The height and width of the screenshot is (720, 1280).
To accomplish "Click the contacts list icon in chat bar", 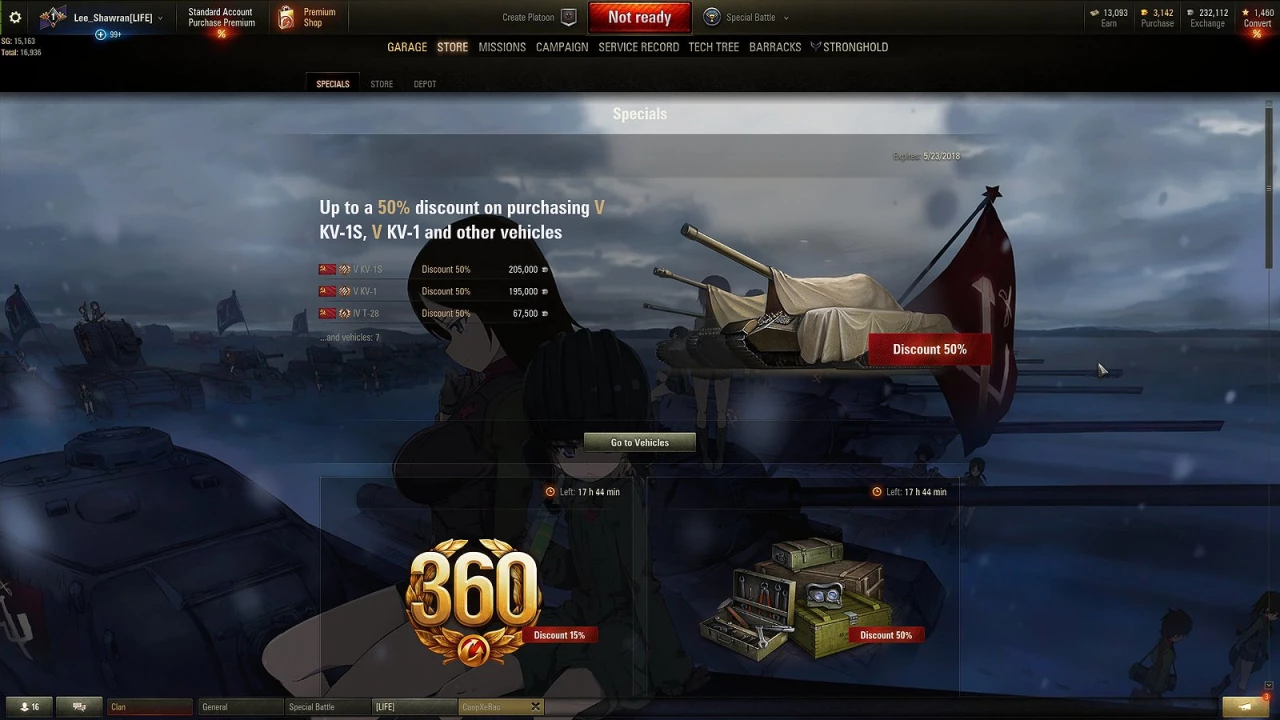I will point(30,706).
